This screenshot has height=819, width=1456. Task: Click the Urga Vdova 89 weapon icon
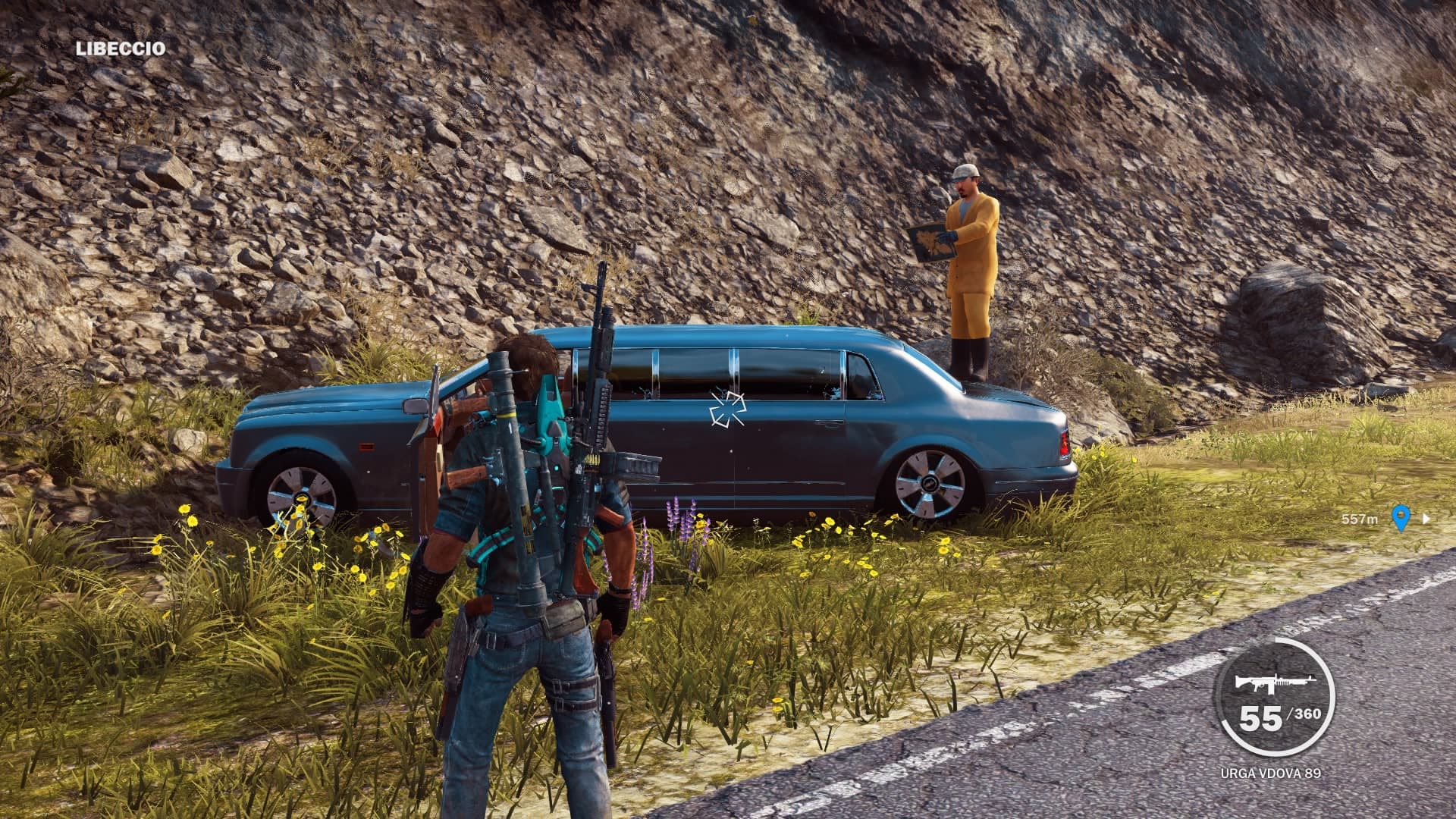coord(1268,683)
